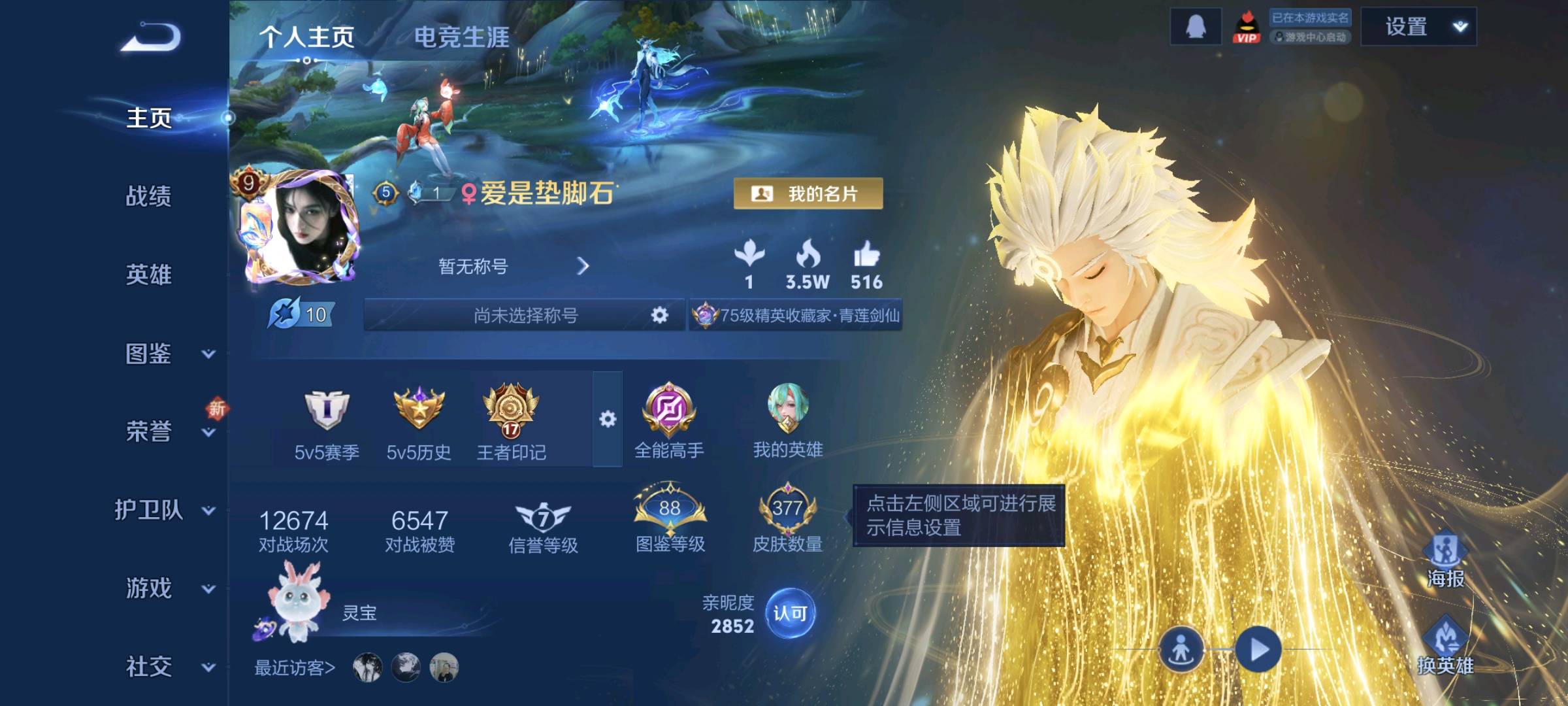The image size is (1568, 706).
Task: Select 英雄 in the left menu
Action: point(149,275)
